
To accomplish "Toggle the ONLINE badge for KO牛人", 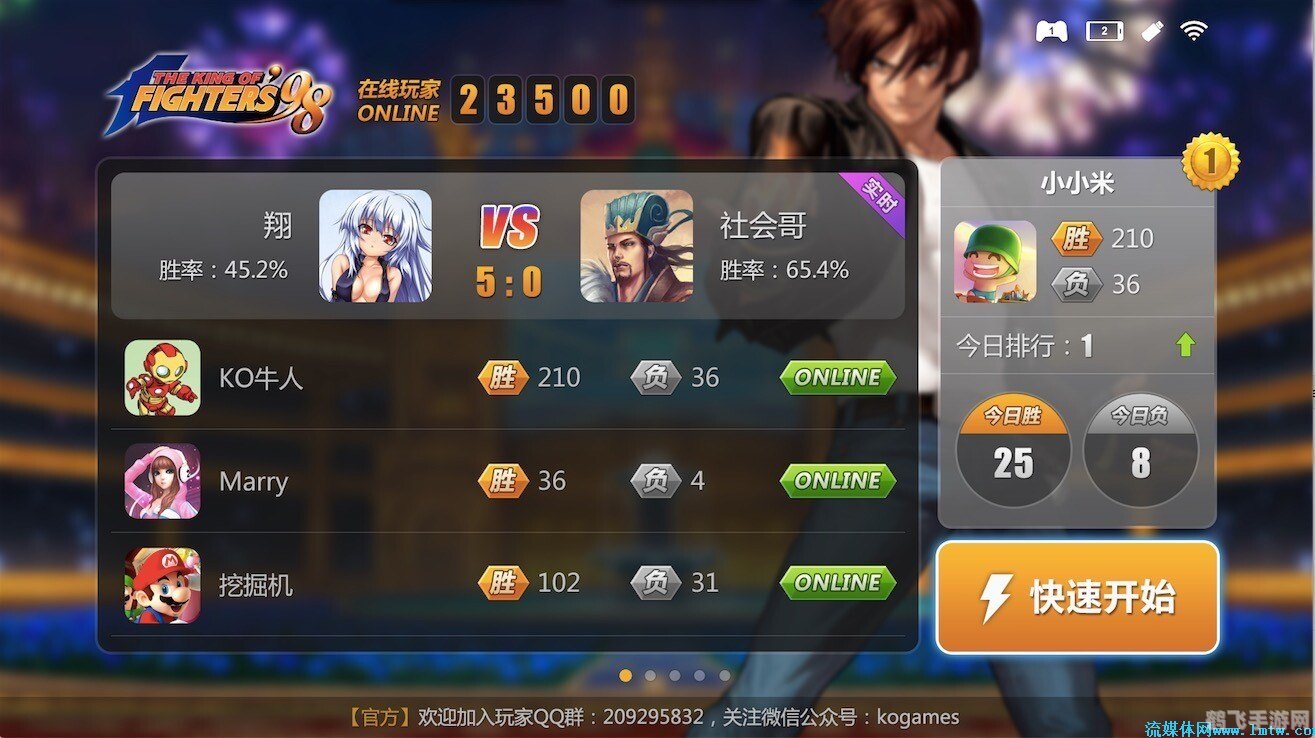I will pos(837,378).
